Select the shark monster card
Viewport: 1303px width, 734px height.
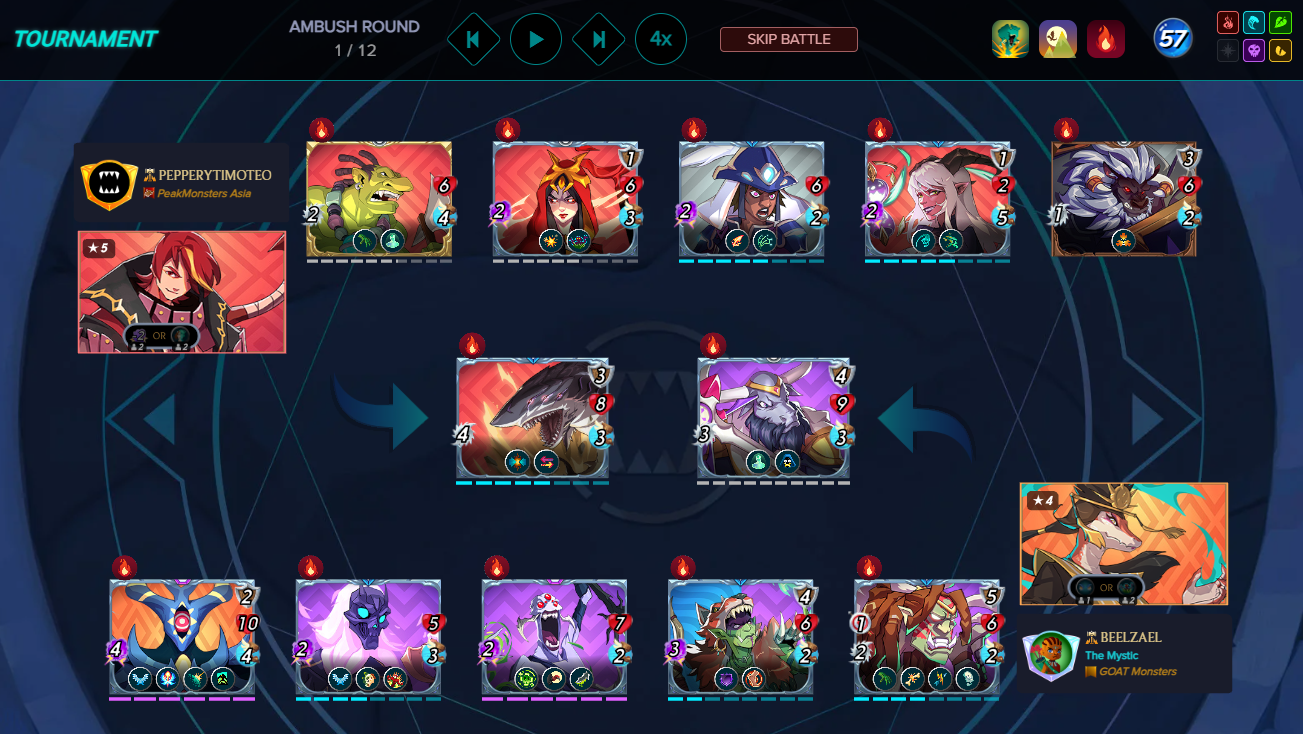(533, 416)
